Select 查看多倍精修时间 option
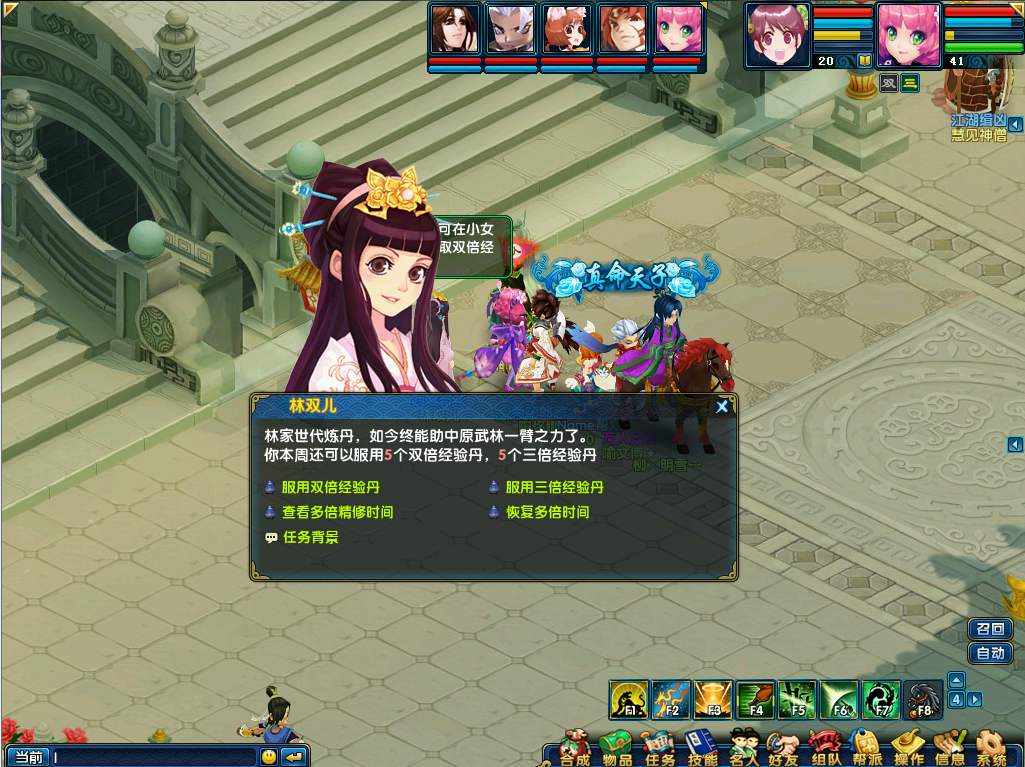This screenshot has height=767, width=1025. tap(337, 513)
